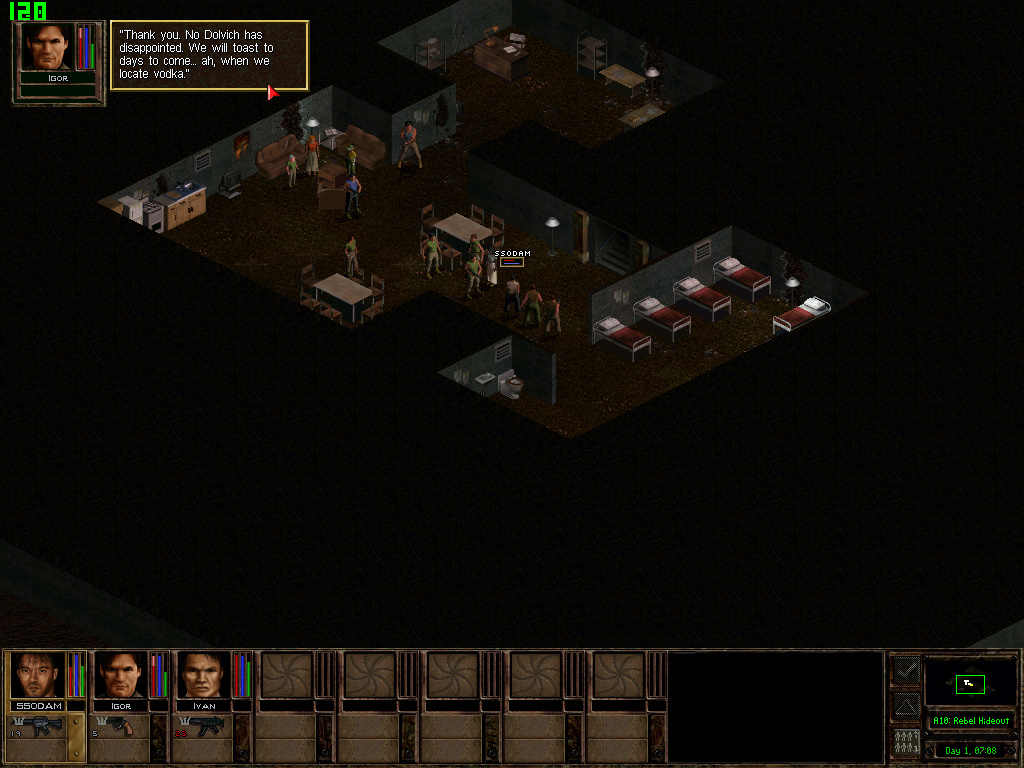Click the end turn checkmark button
This screenshot has height=768, width=1024.
906,670
